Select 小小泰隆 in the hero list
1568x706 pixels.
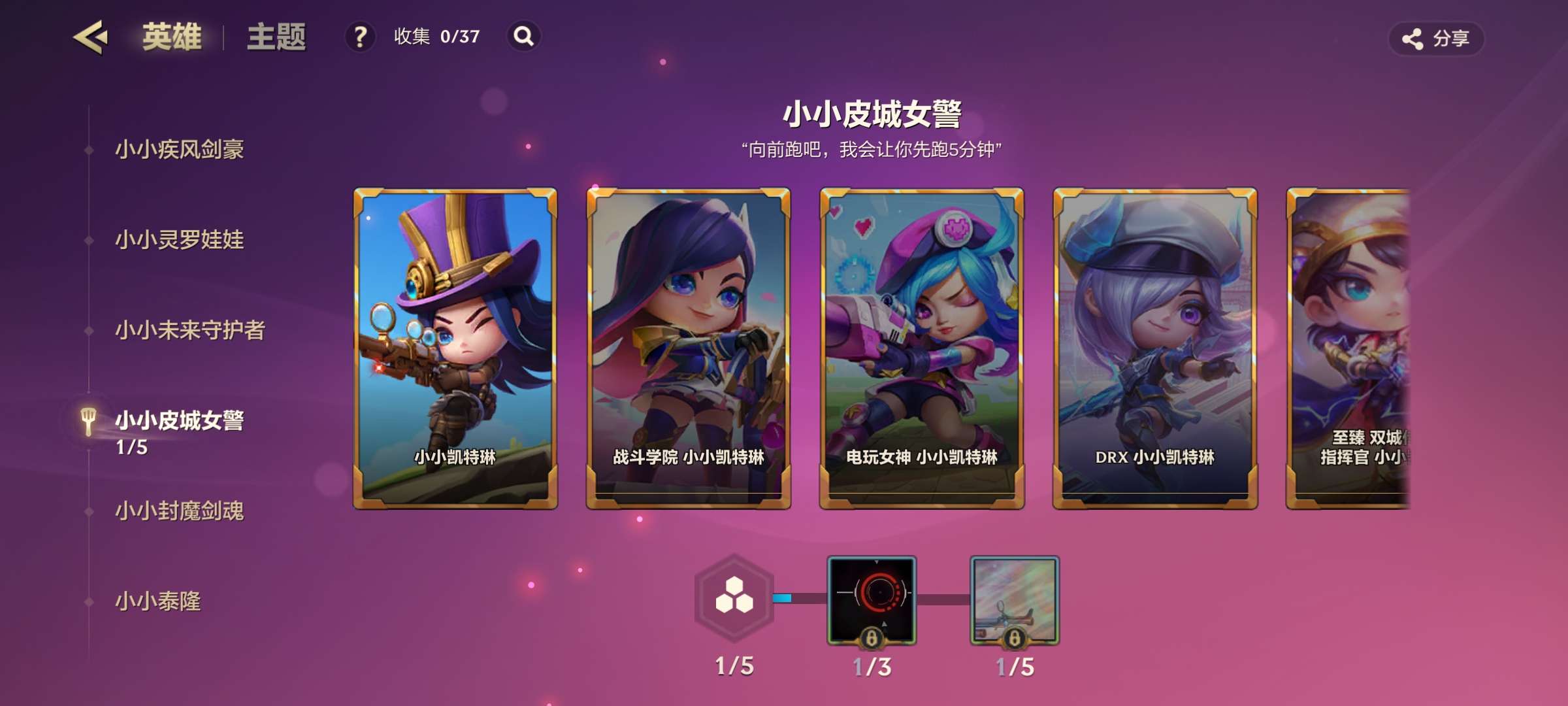tap(157, 601)
